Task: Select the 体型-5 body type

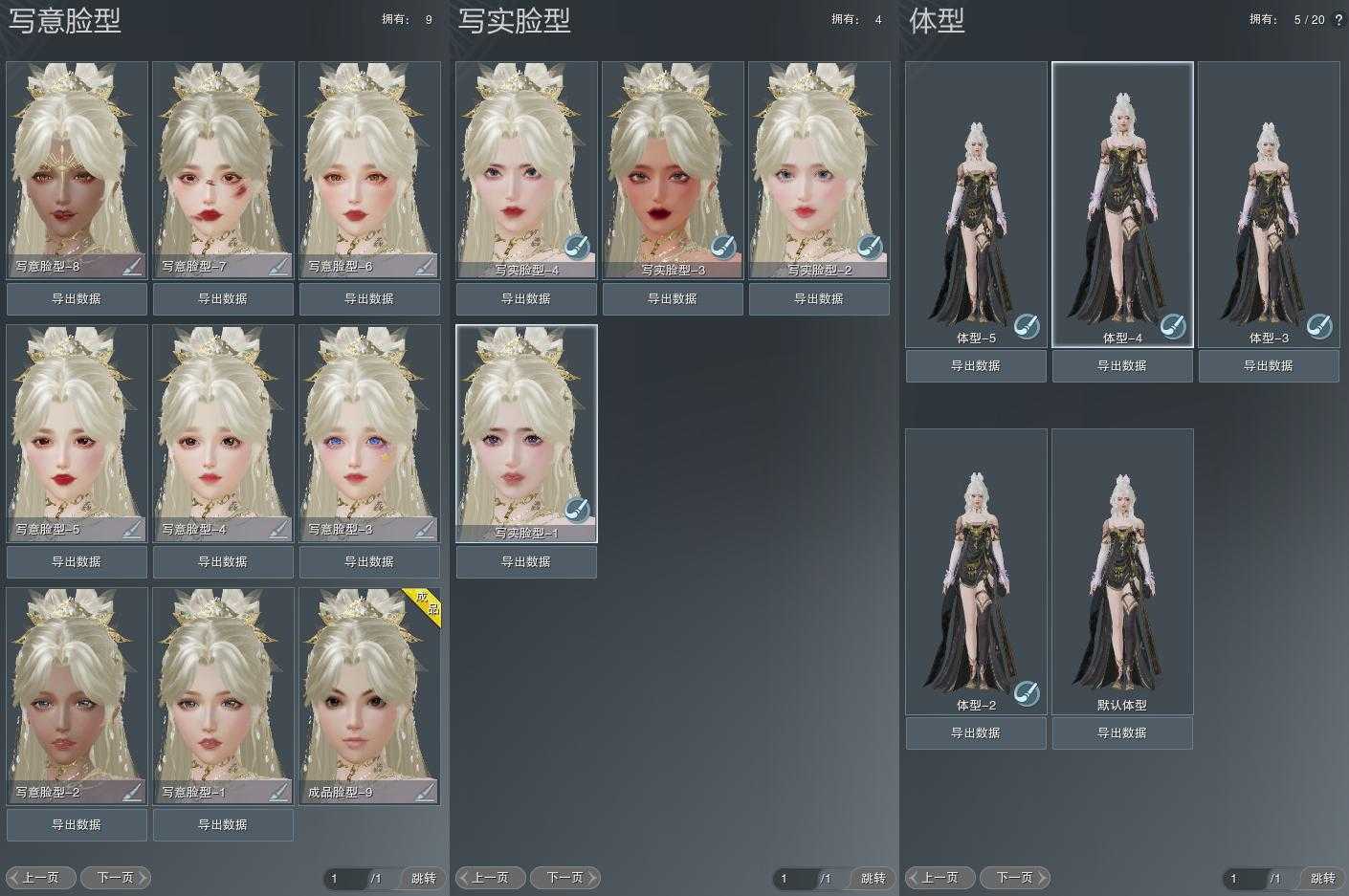Action: 976,201
